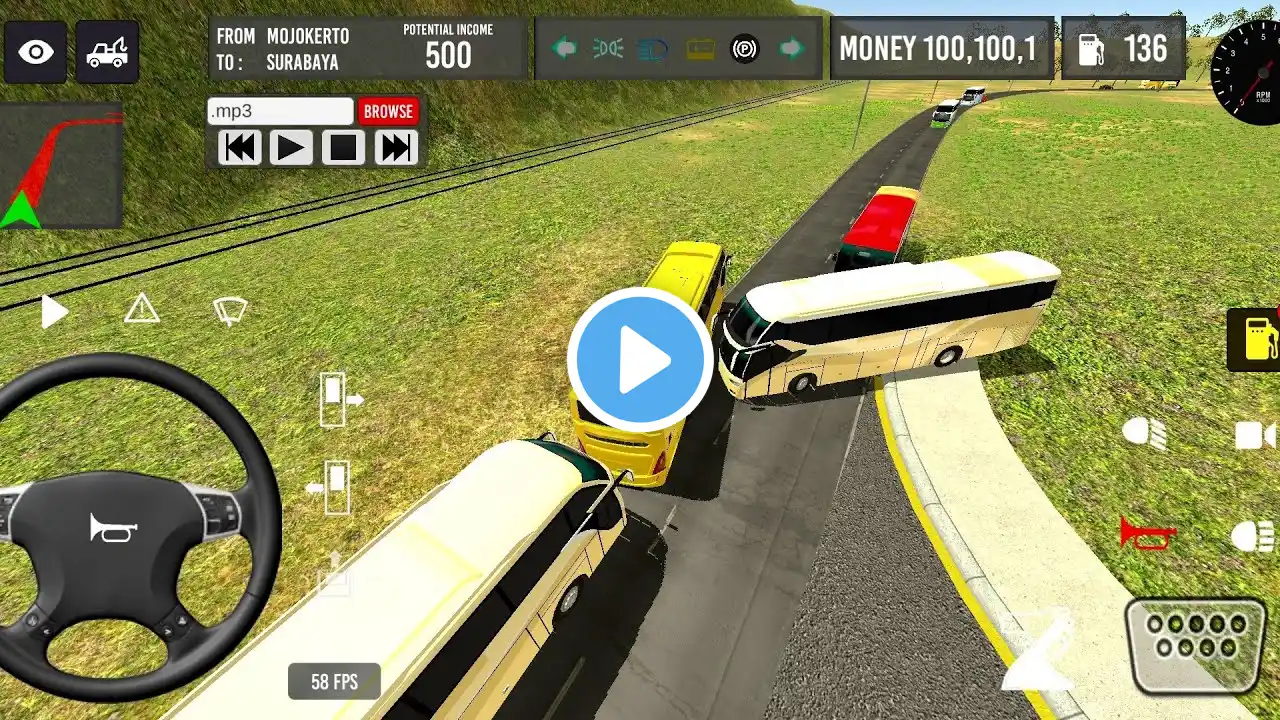Activate the left turn signal arrow
This screenshot has height=720, width=1280.
564,48
